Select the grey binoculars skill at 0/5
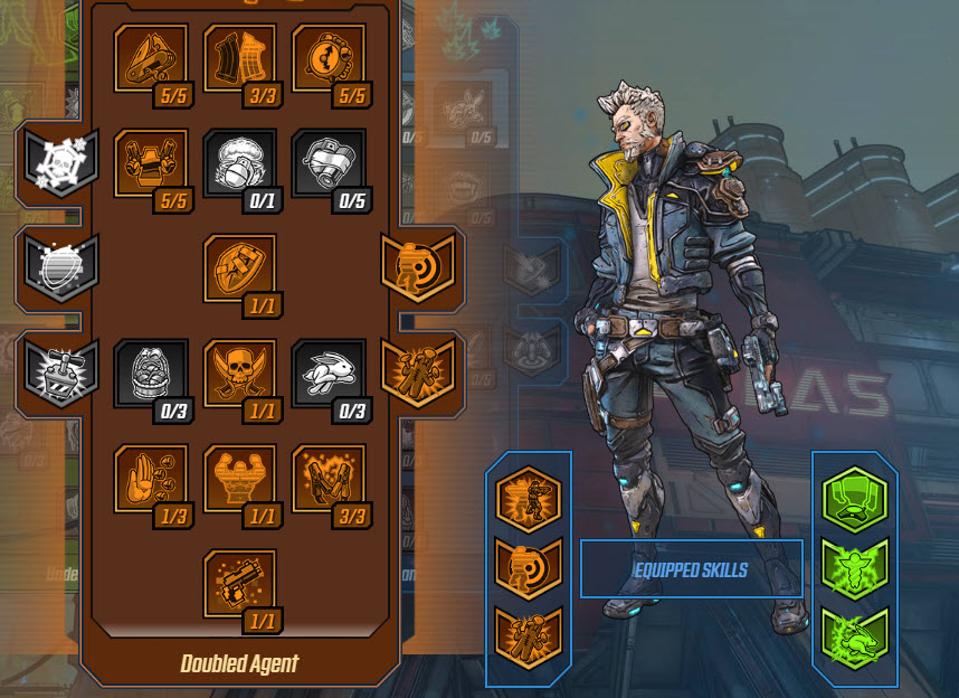Viewport: 959px width, 698px height. (x=329, y=163)
